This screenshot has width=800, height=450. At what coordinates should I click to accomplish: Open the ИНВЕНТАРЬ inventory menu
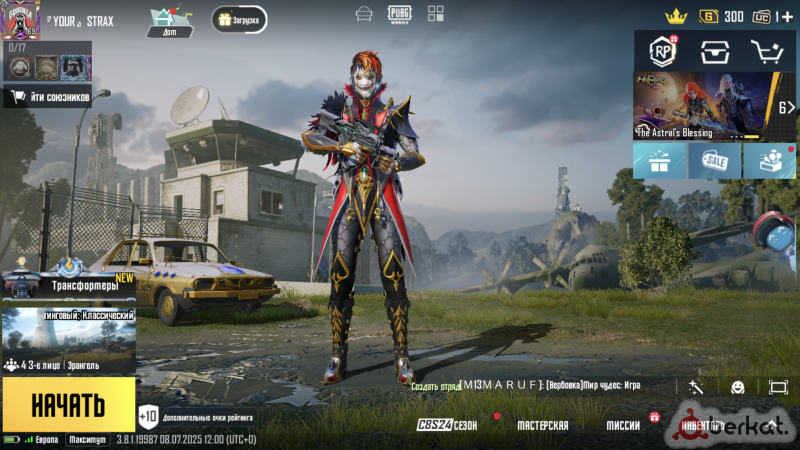point(703,425)
